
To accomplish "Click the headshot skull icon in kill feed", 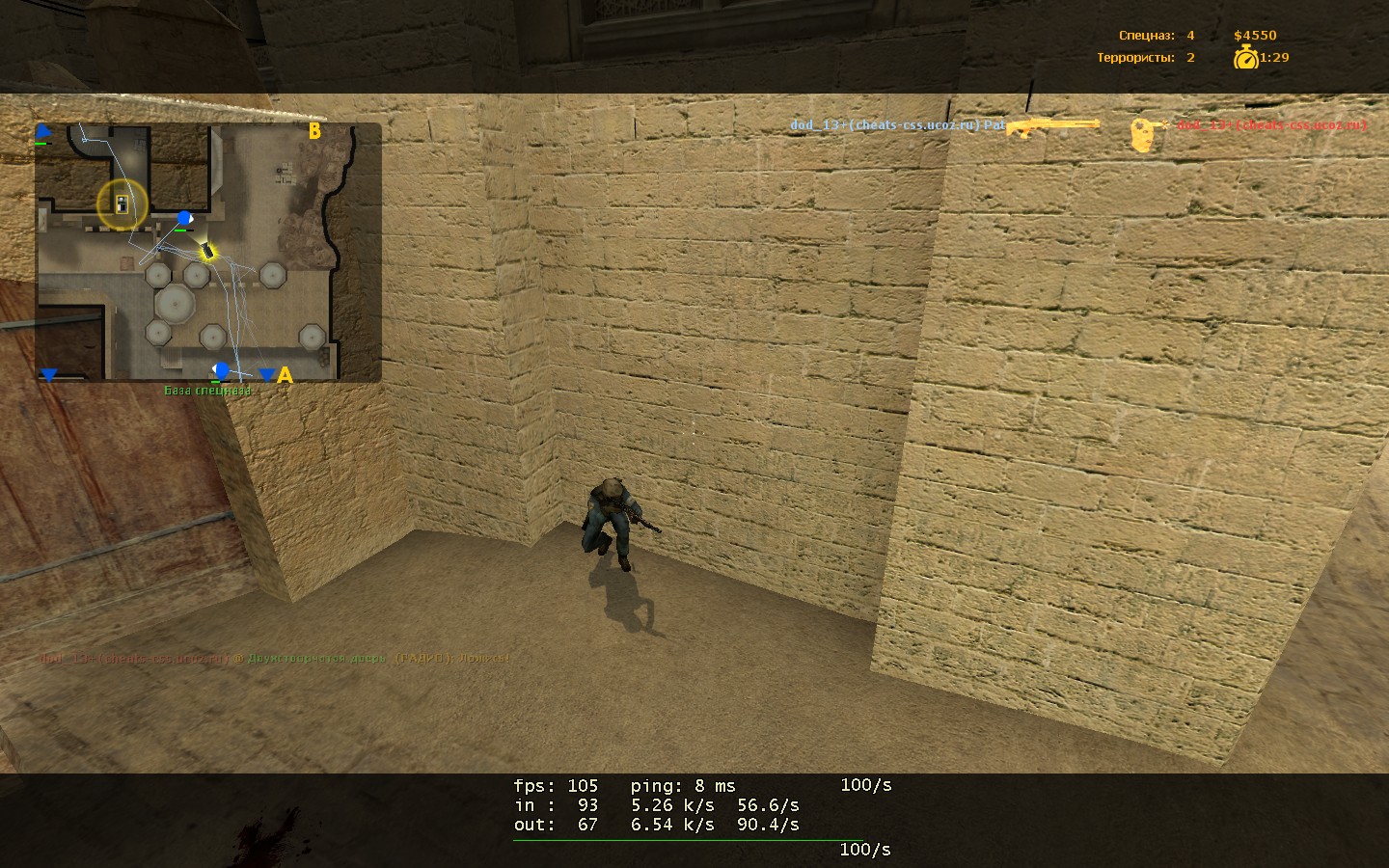I will (1145, 135).
